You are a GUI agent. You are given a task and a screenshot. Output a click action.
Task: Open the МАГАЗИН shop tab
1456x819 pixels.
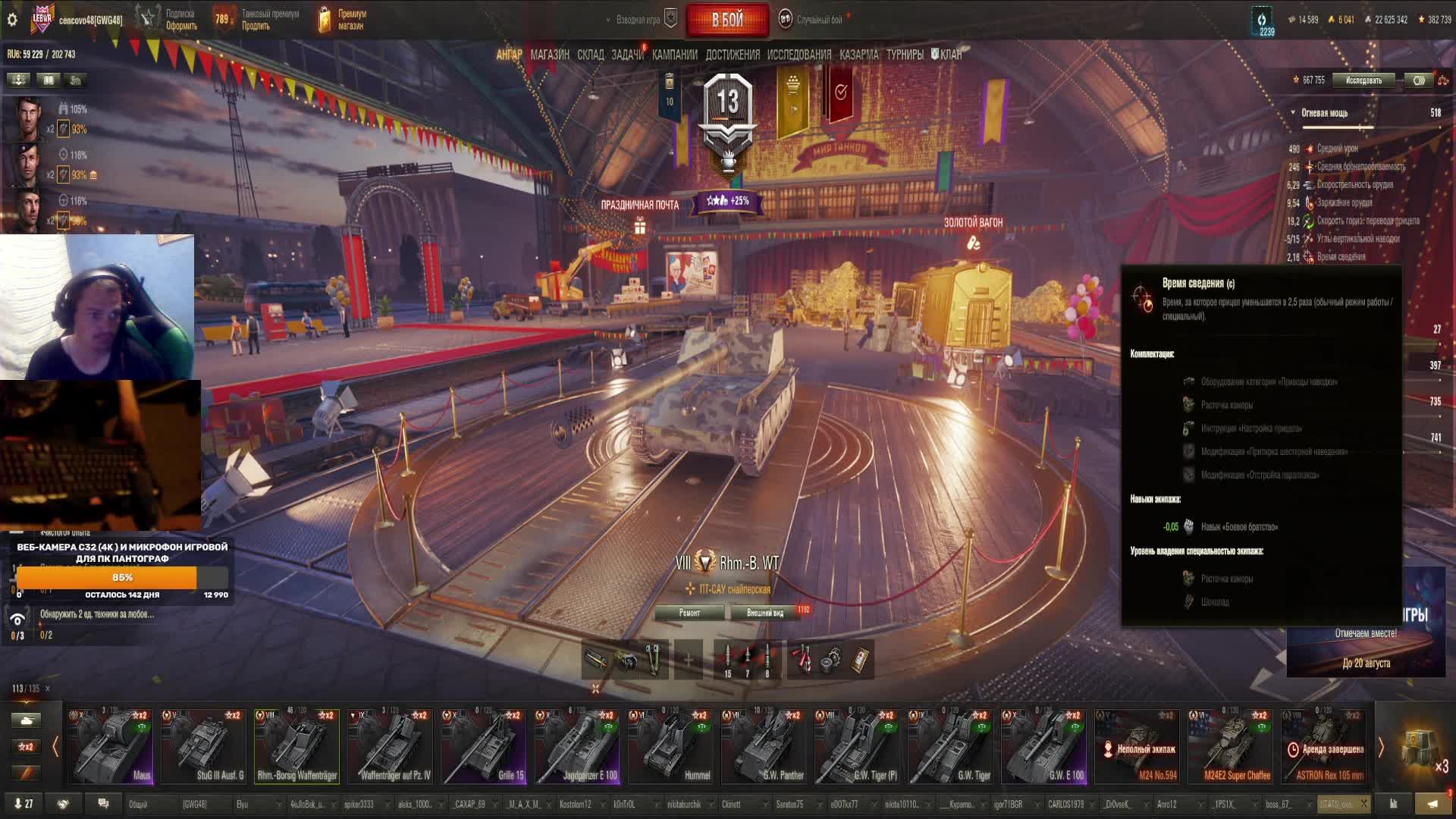(x=550, y=55)
